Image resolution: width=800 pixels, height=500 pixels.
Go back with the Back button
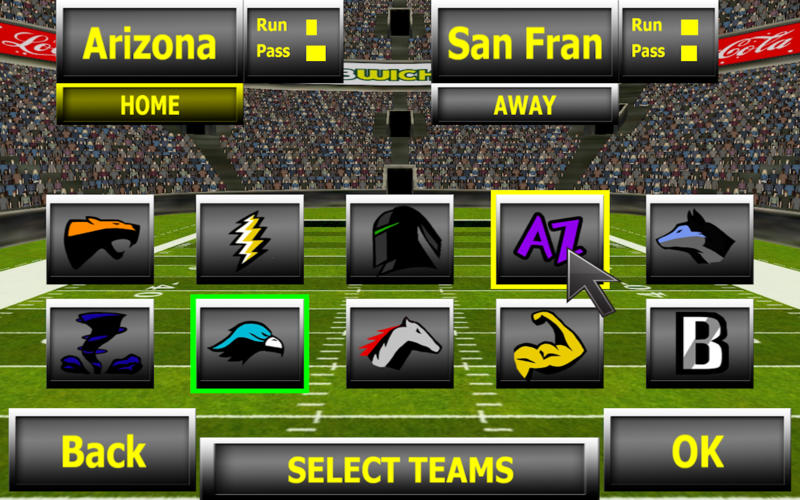coord(102,452)
